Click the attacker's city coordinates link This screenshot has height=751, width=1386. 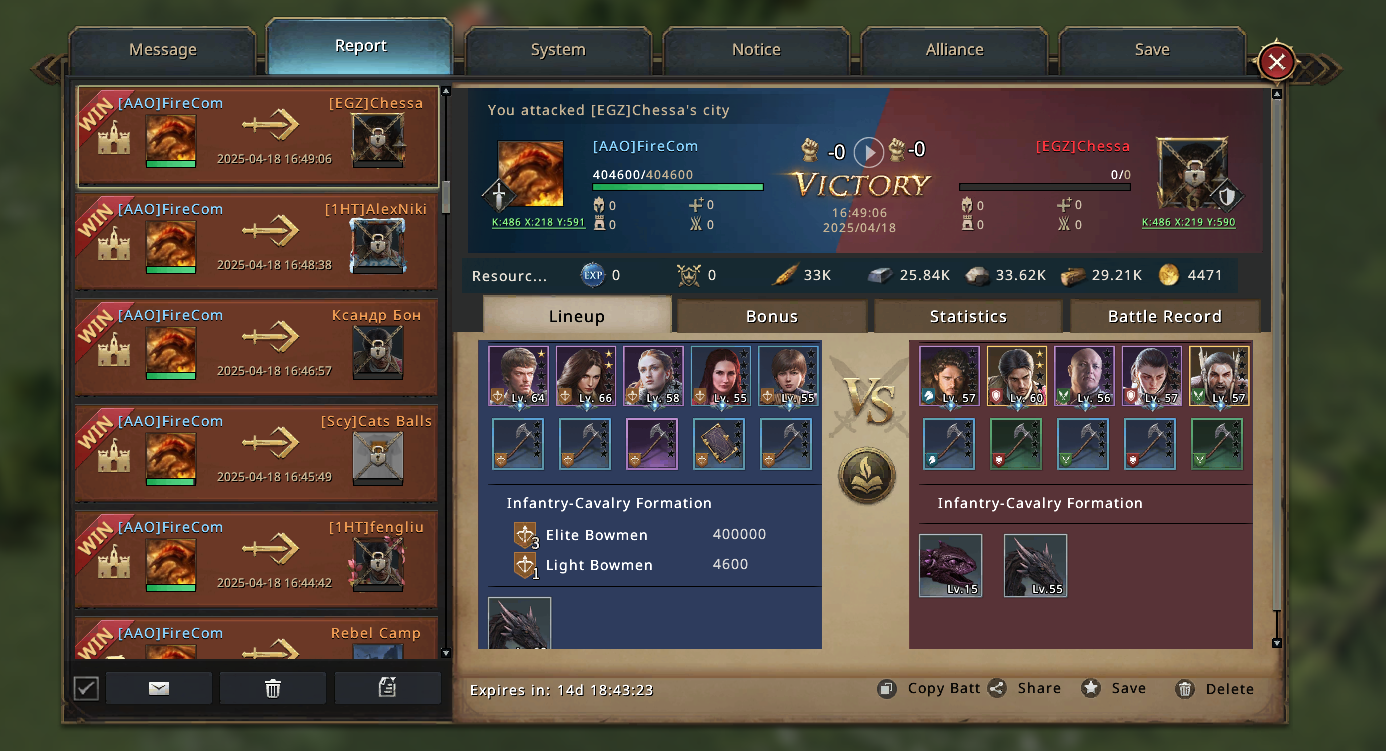point(538,223)
